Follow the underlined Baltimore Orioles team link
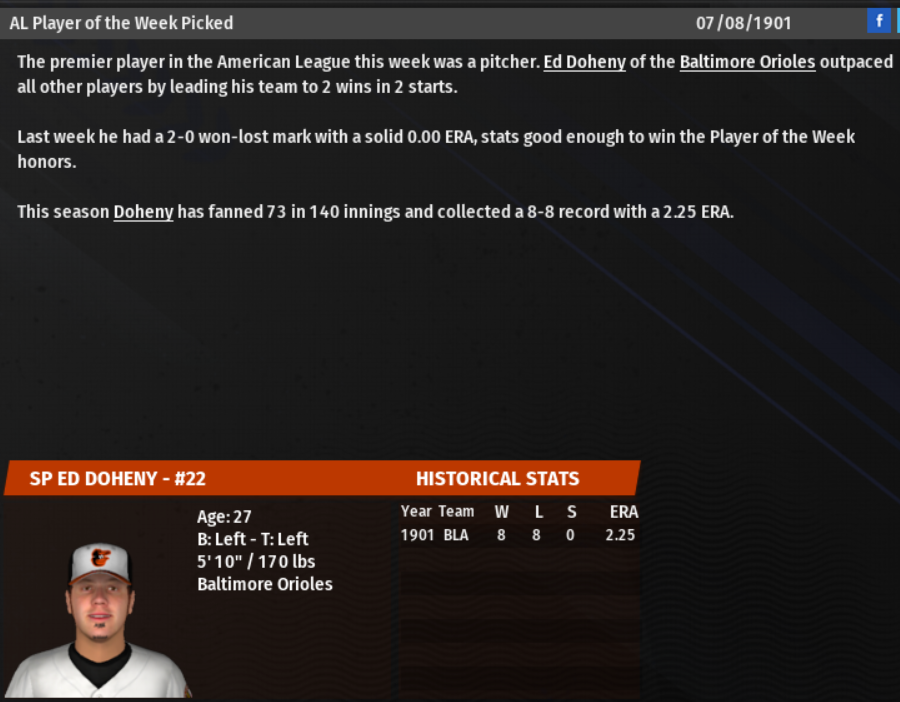The width and height of the screenshot is (900, 702). point(747,62)
